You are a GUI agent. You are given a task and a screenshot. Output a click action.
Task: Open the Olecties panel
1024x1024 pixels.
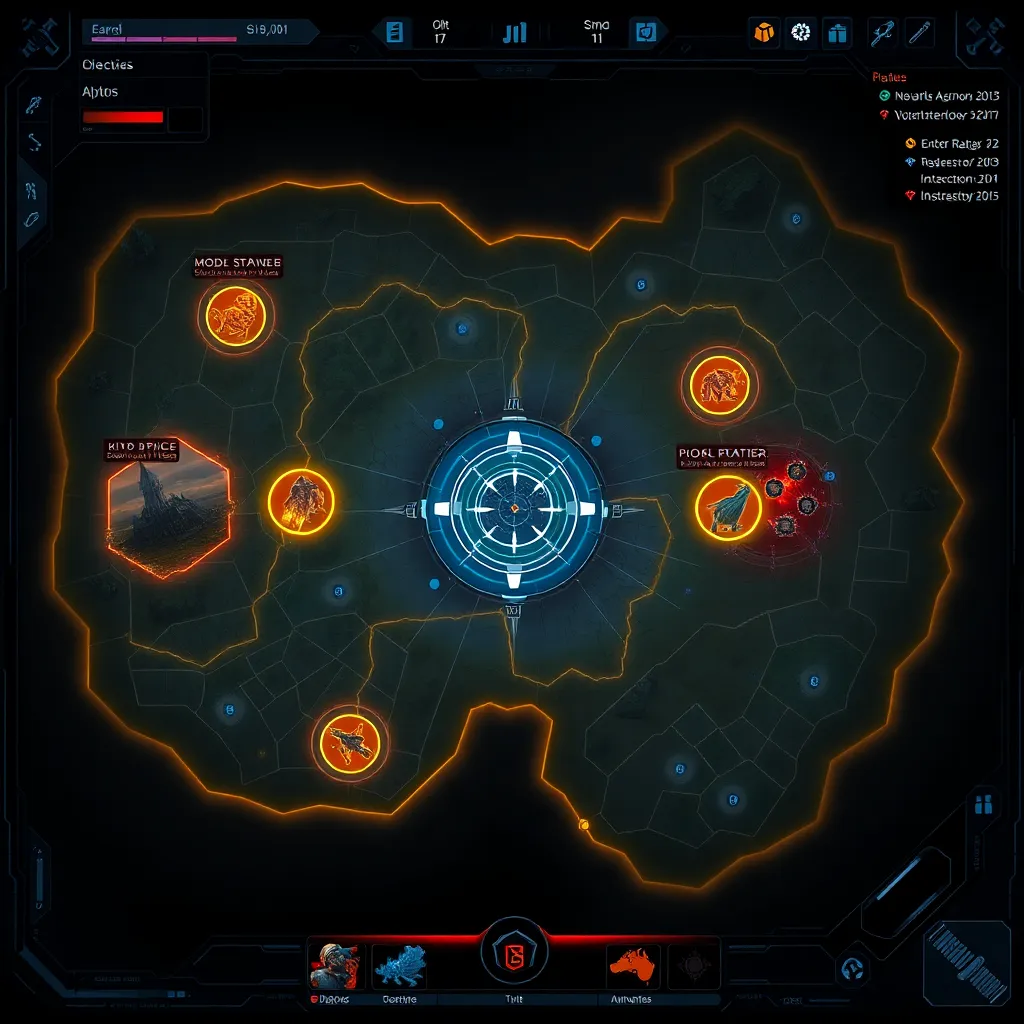coord(107,65)
